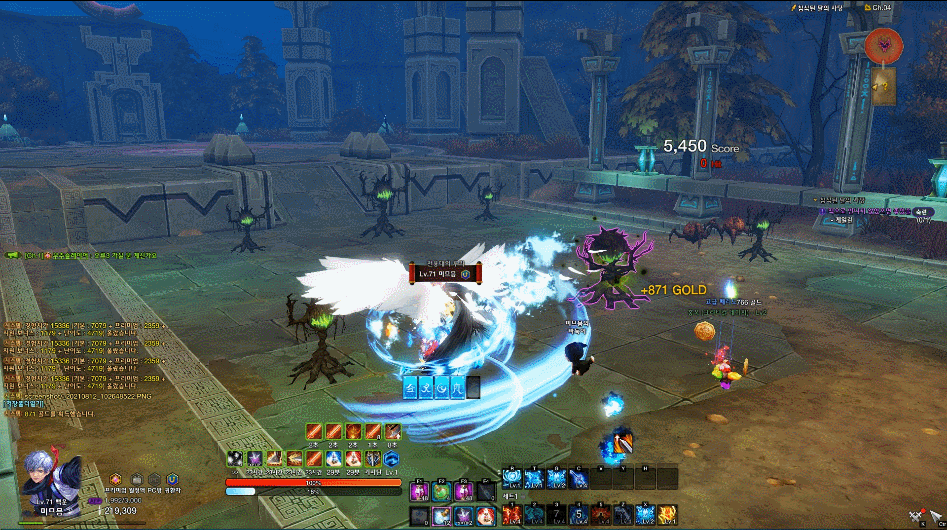The width and height of the screenshot is (947, 530).
Task: Activate the skill slot showing cooldown 5
Action: coord(578,515)
